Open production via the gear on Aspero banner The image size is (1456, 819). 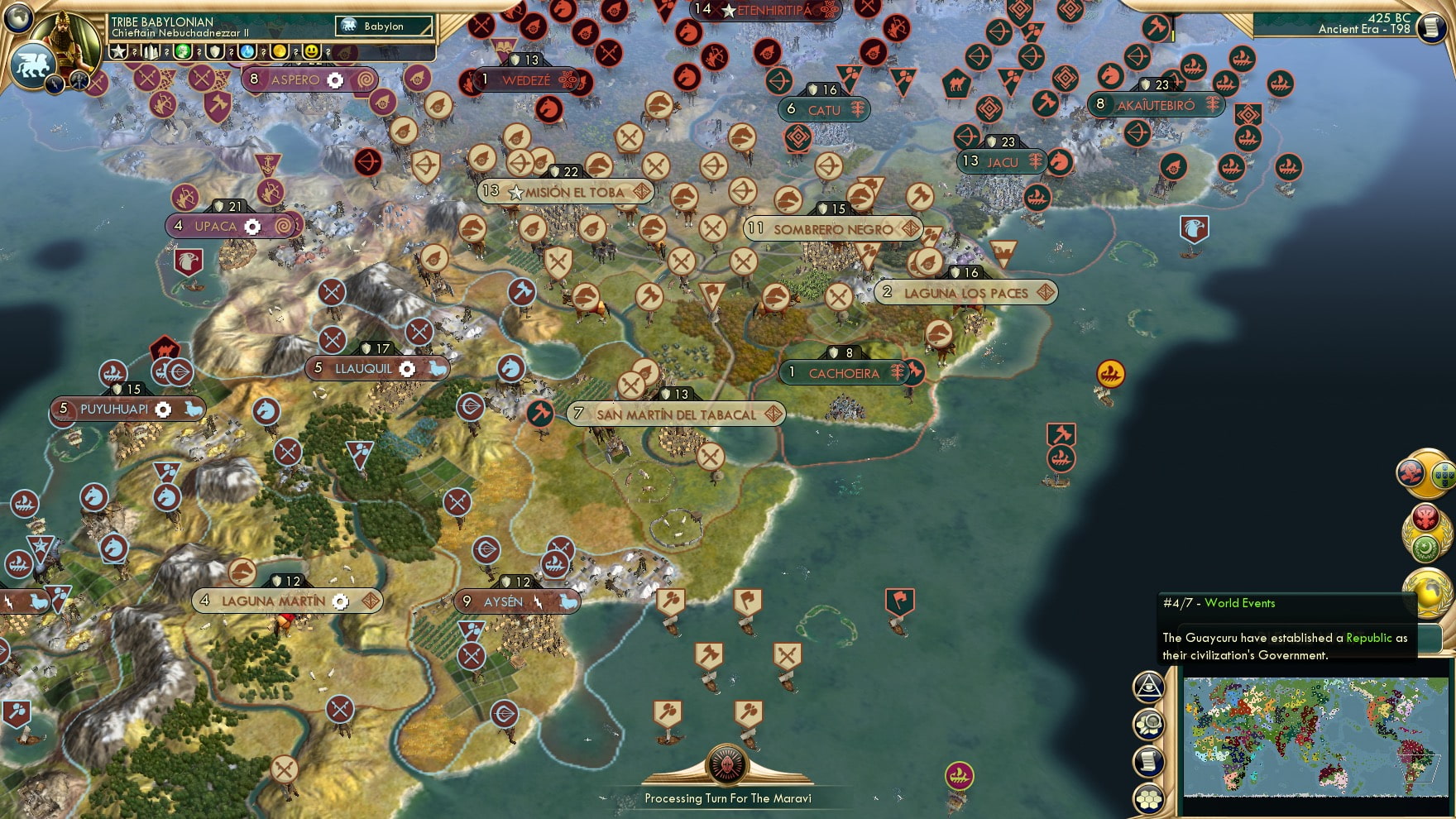pyautogui.click(x=336, y=80)
